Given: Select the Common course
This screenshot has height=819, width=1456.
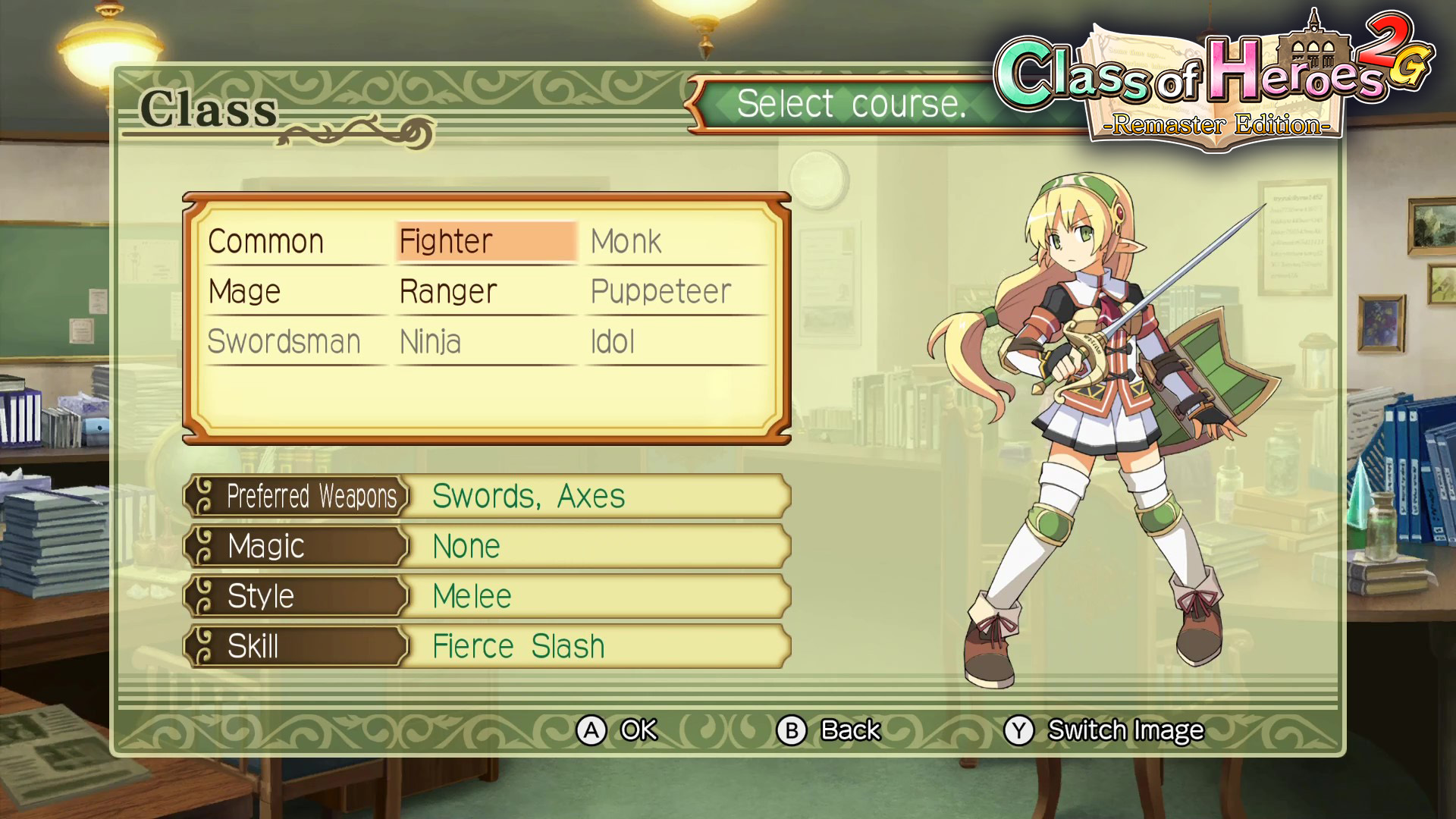Looking at the screenshot, I should tap(266, 242).
